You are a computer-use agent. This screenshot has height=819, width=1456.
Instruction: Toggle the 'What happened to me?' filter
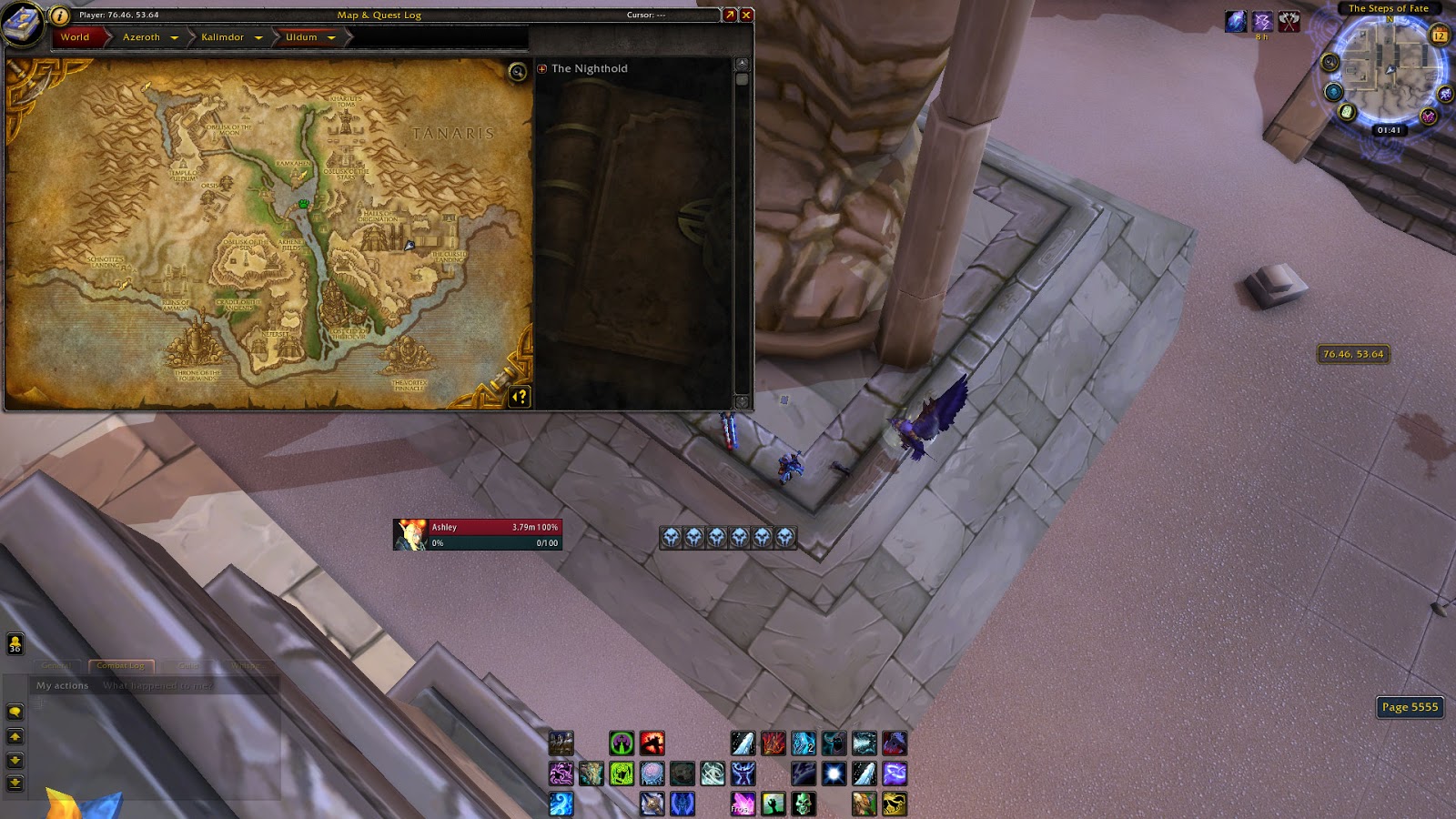coord(157,685)
